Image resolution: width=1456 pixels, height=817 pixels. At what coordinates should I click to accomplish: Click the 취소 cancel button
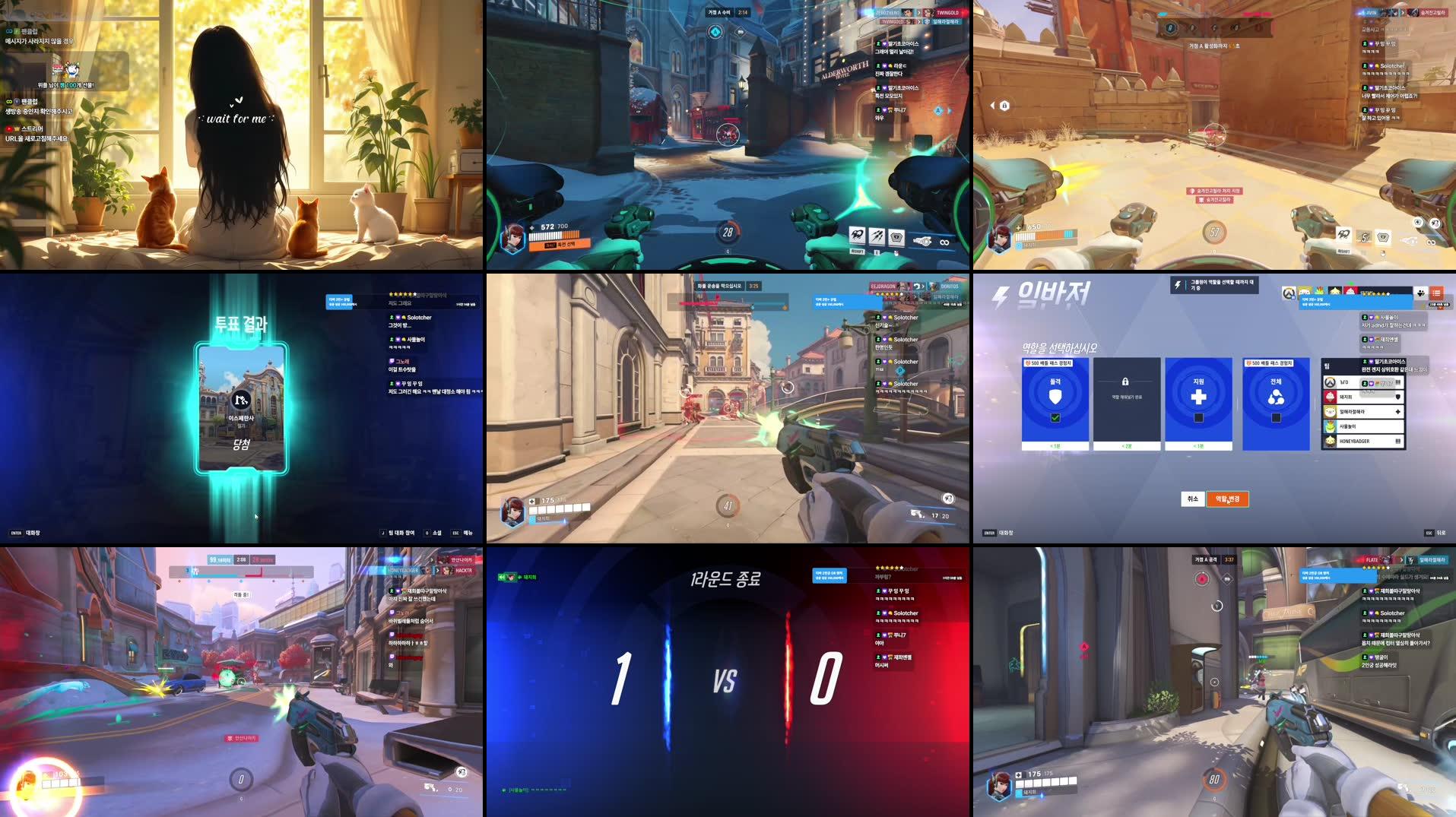point(1192,499)
